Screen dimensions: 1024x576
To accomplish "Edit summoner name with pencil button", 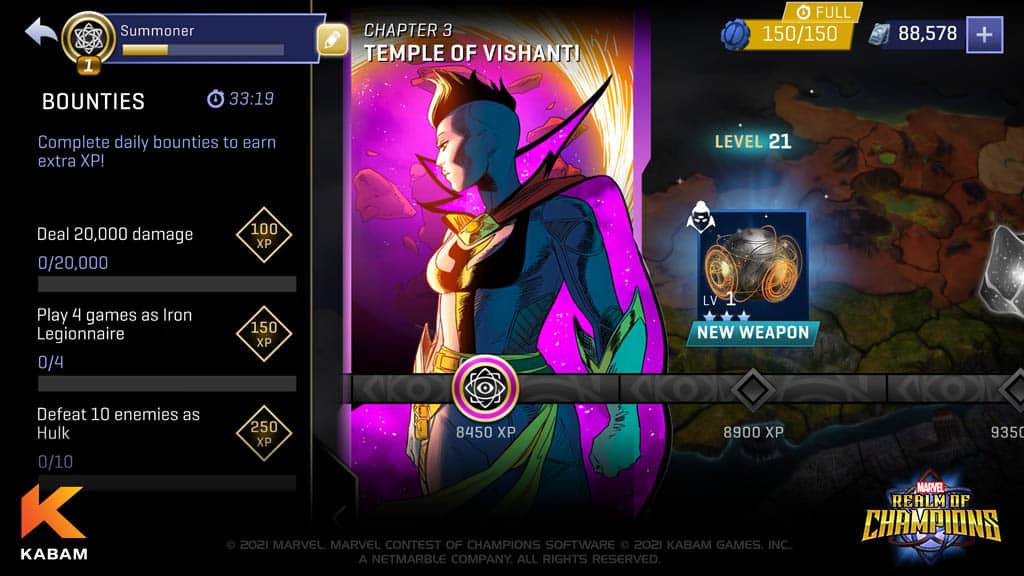I will coord(331,40).
